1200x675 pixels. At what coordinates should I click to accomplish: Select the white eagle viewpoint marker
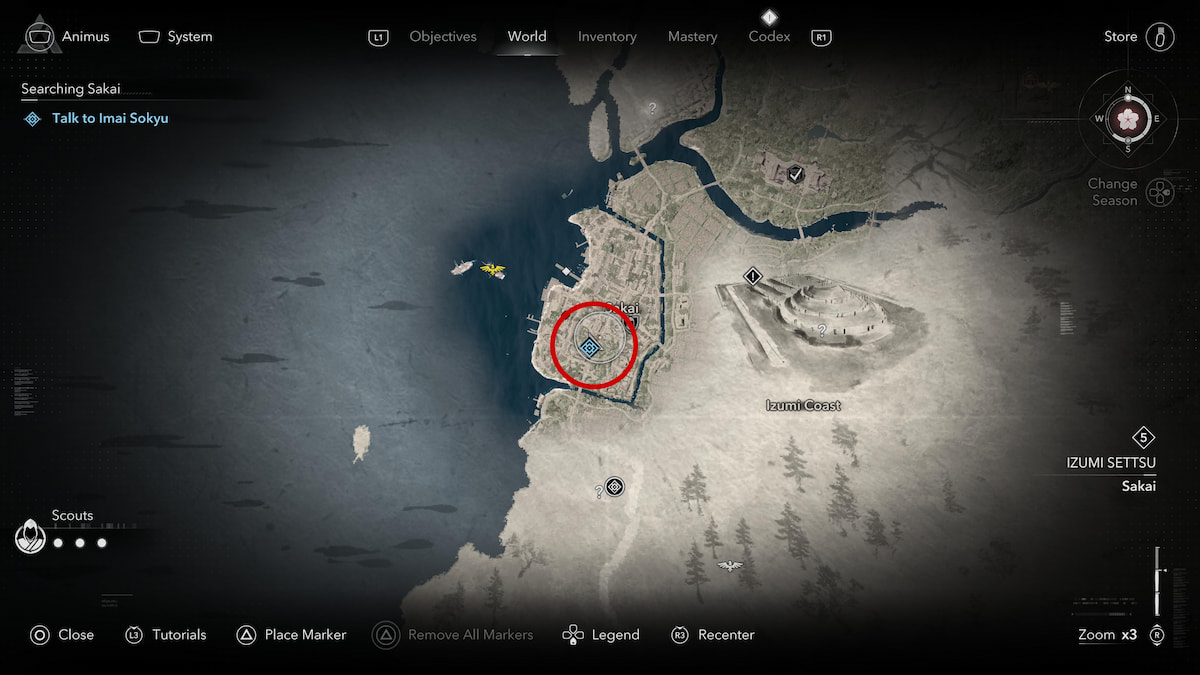tap(730, 566)
